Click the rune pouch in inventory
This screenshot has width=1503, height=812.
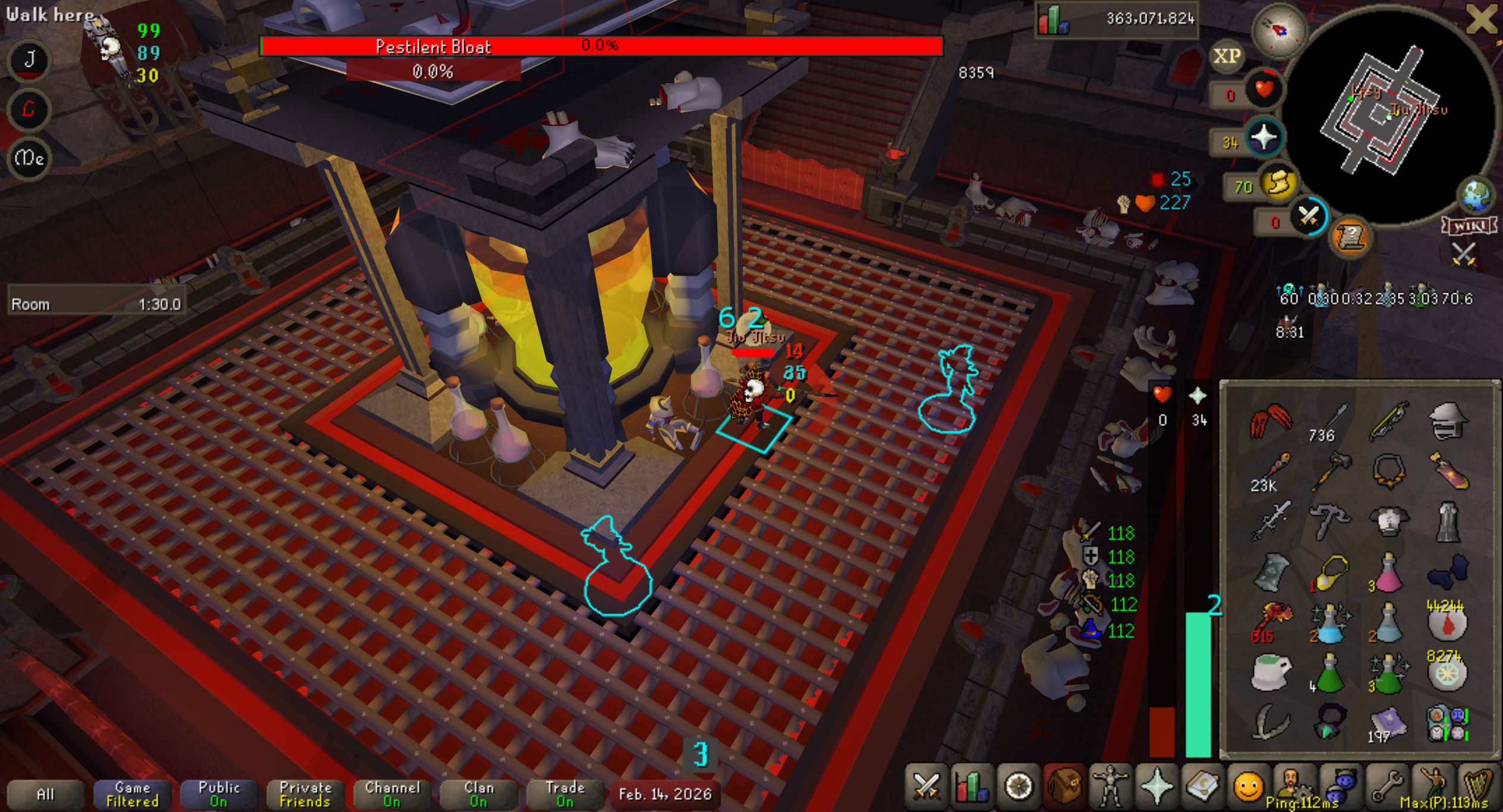[x=1448, y=723]
